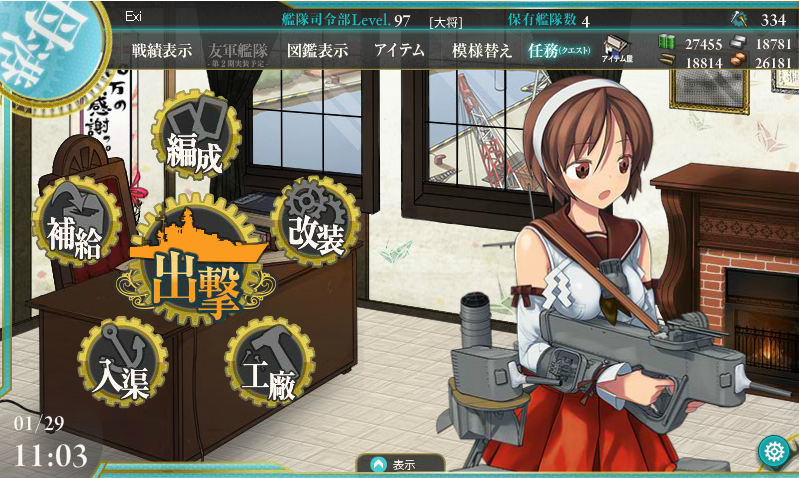Open the 図鑑表示 encyclopedia
The image size is (799, 478).
pos(317,51)
